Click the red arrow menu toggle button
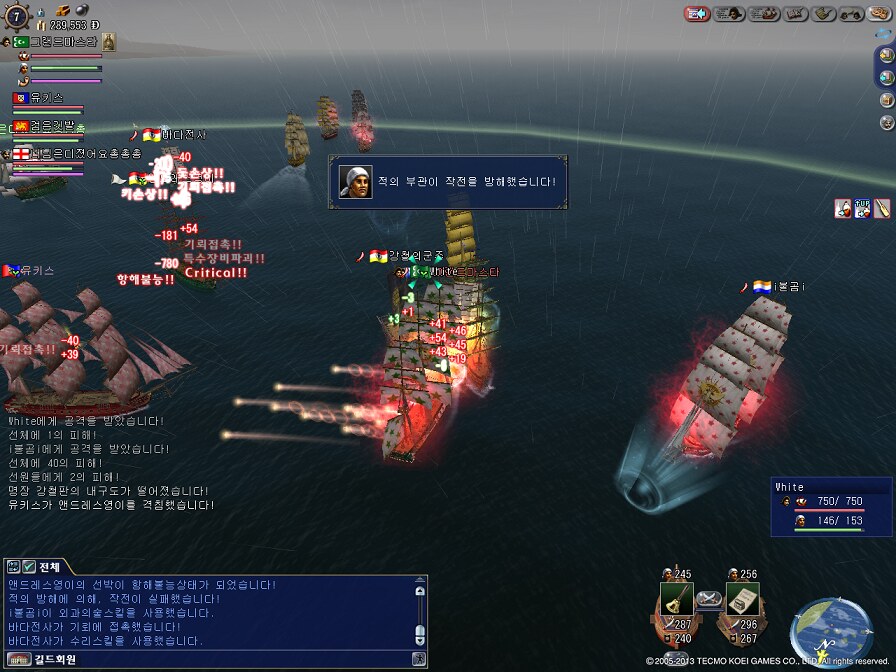Screen dimensions: 896x672 coord(697,14)
